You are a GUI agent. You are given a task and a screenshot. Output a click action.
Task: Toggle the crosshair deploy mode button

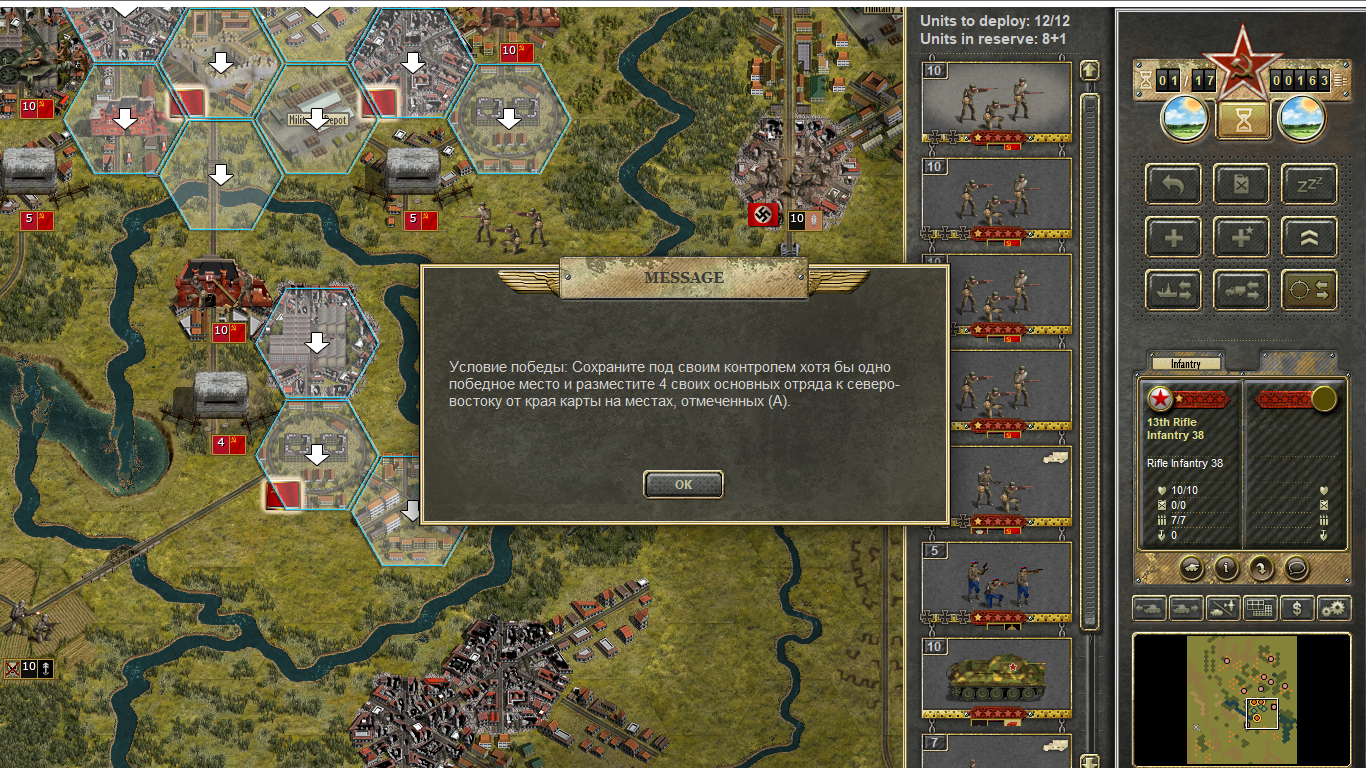[x=1309, y=290]
